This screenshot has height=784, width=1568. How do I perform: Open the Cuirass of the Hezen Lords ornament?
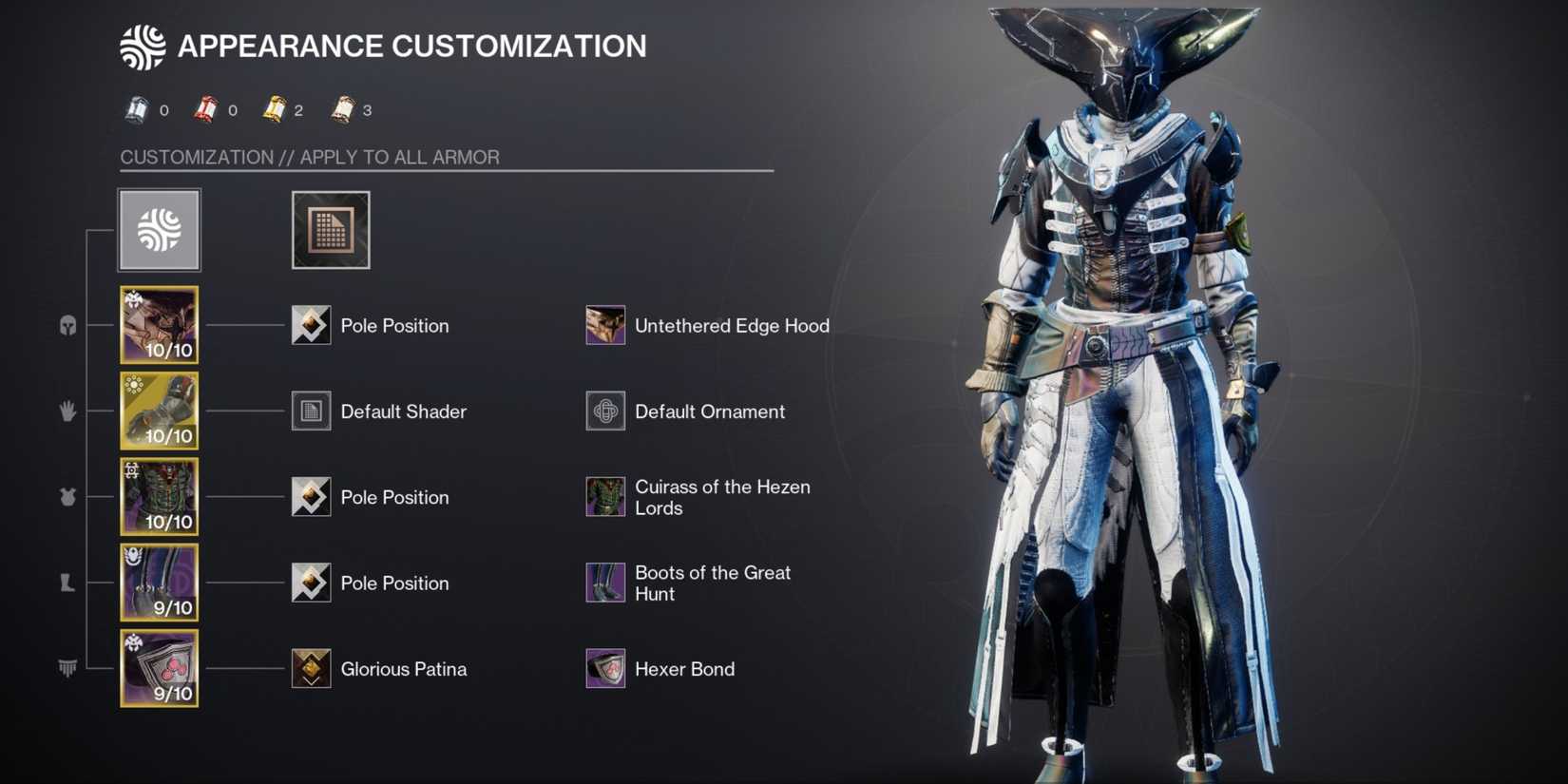[604, 497]
